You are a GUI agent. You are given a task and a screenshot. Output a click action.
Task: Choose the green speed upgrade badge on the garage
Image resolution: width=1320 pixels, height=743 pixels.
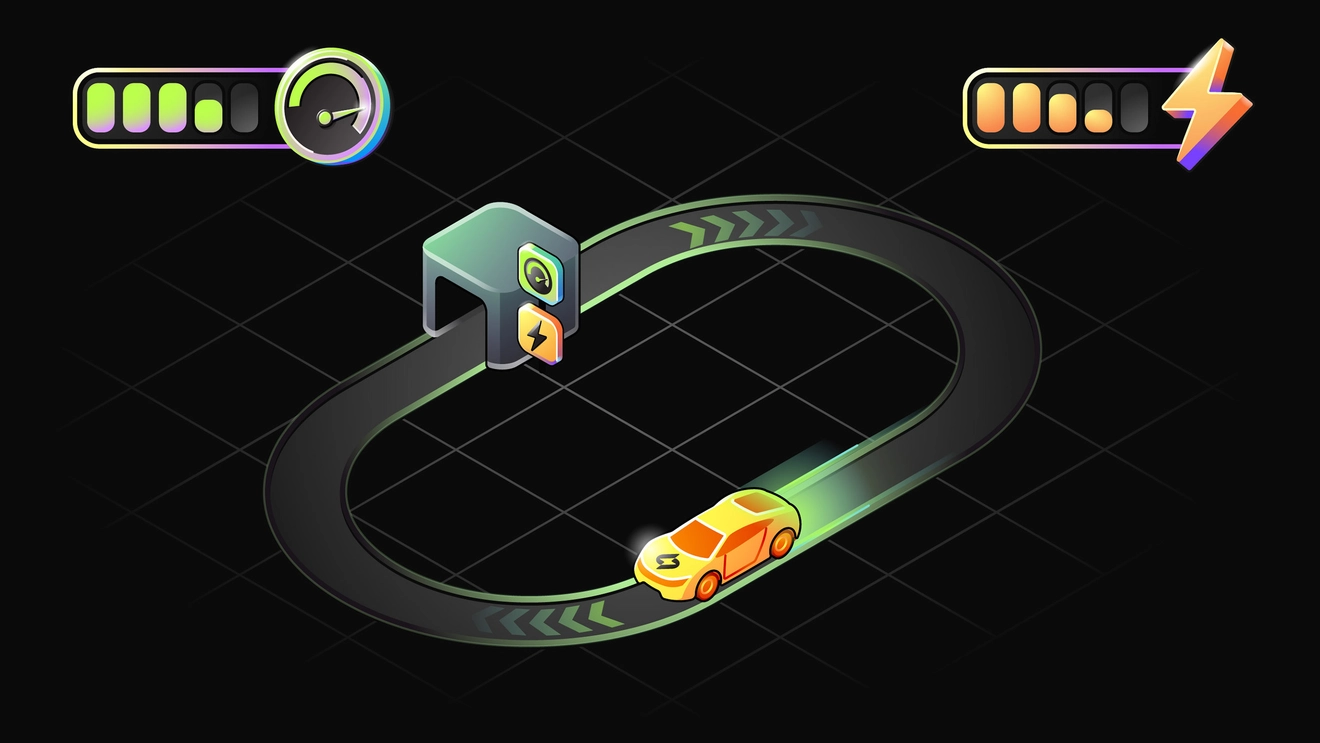pos(539,271)
